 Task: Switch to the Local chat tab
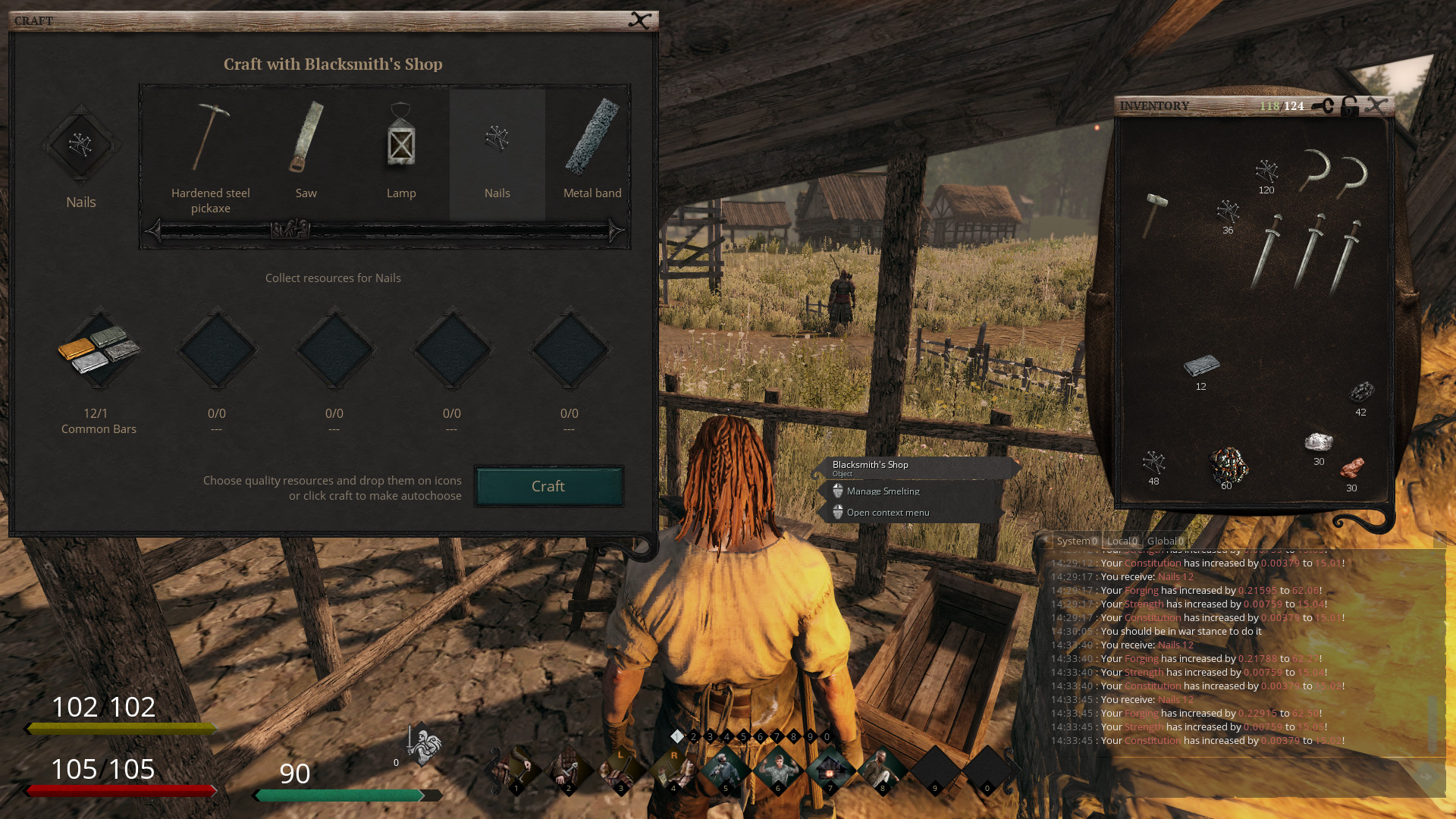pos(1122,541)
